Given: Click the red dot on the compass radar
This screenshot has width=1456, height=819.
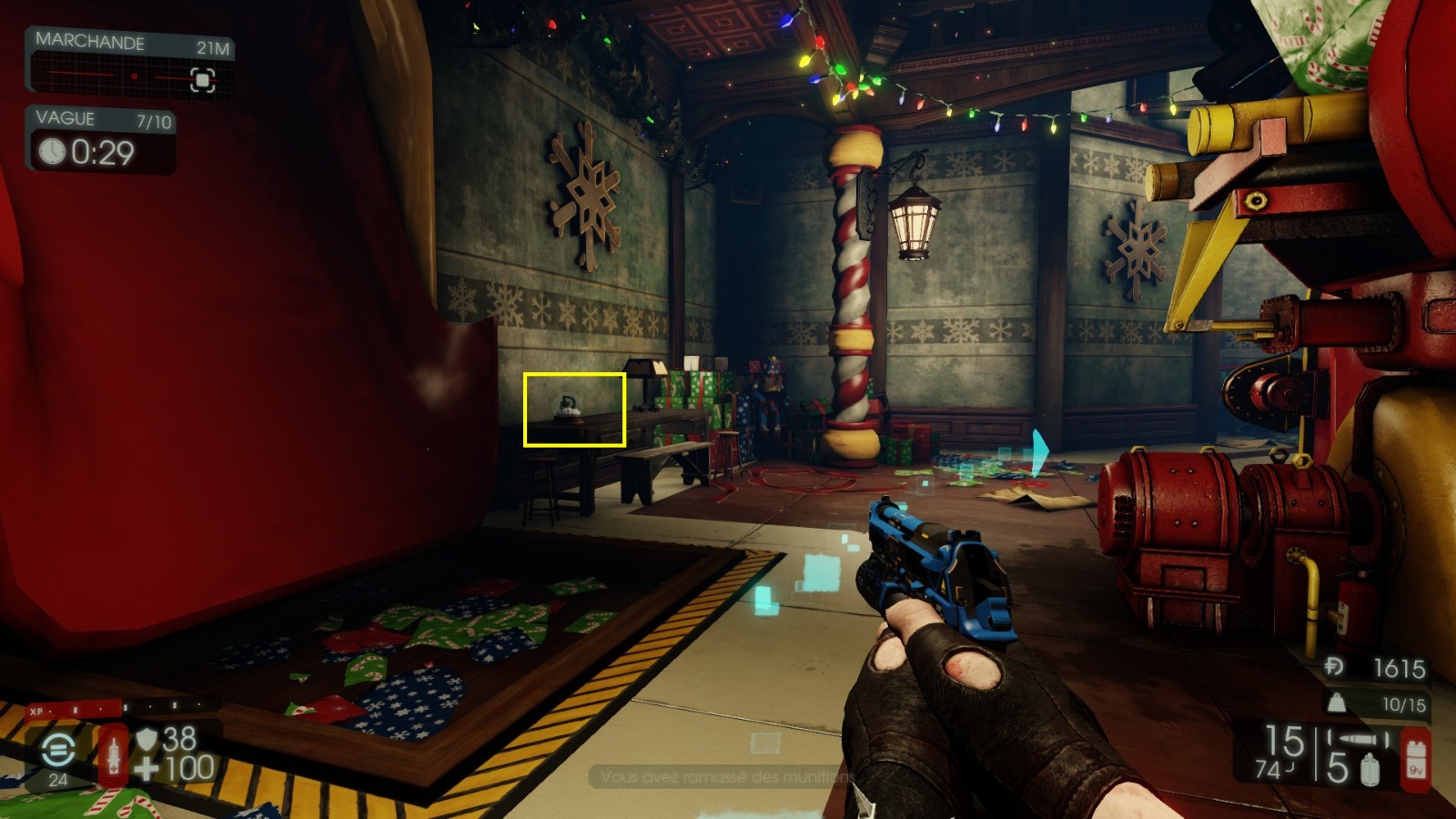Looking at the screenshot, I should (x=136, y=75).
